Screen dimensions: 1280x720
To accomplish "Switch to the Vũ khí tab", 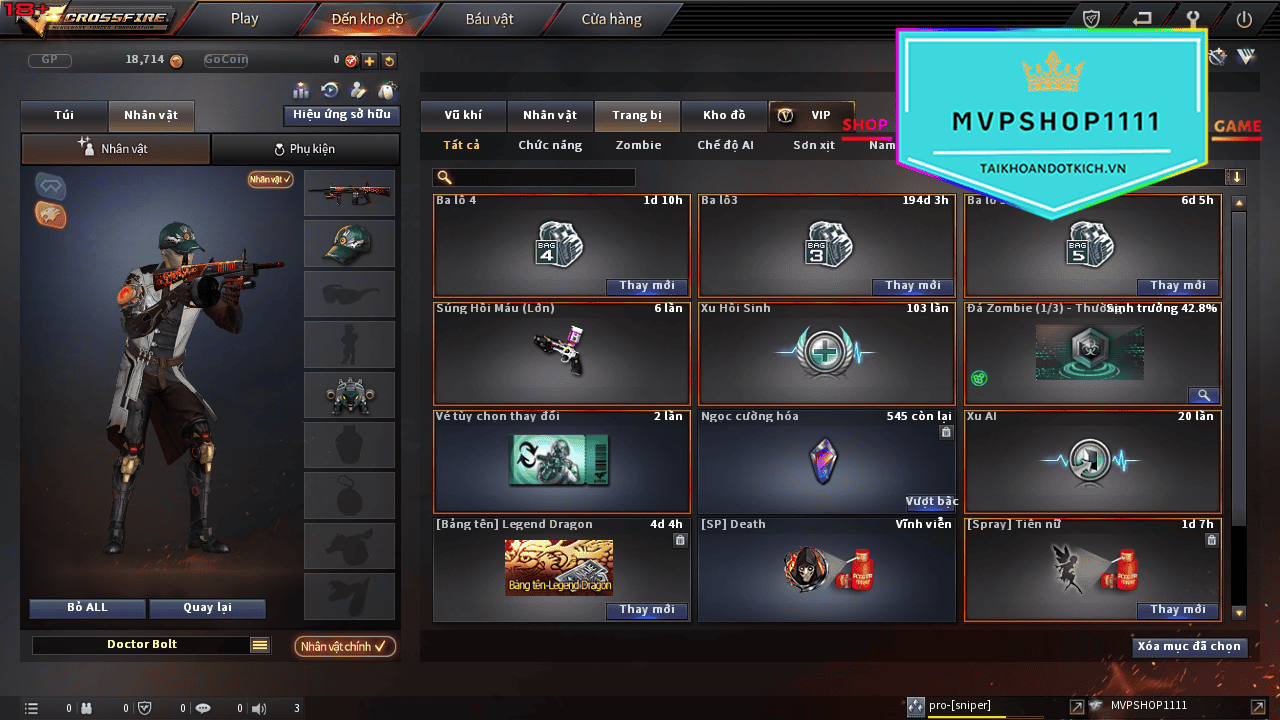I will 463,116.
